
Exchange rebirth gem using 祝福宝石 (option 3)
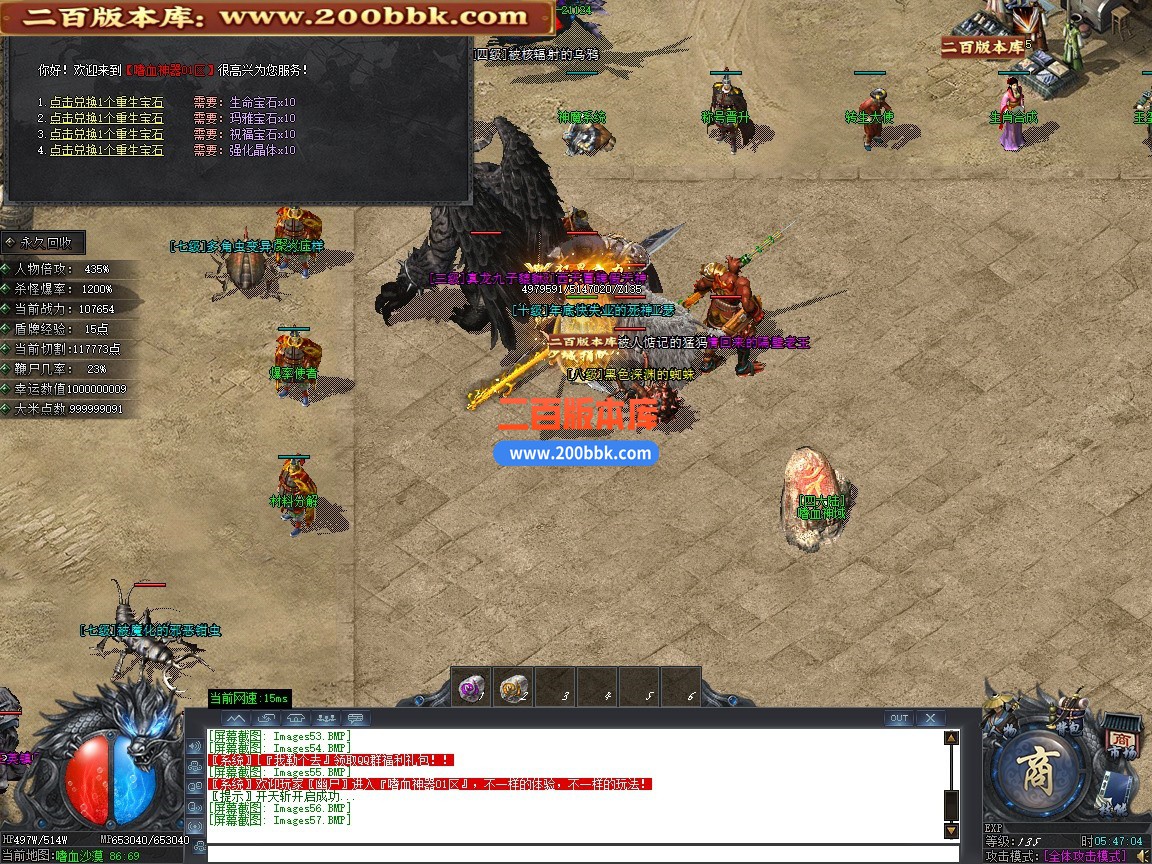tap(106, 134)
